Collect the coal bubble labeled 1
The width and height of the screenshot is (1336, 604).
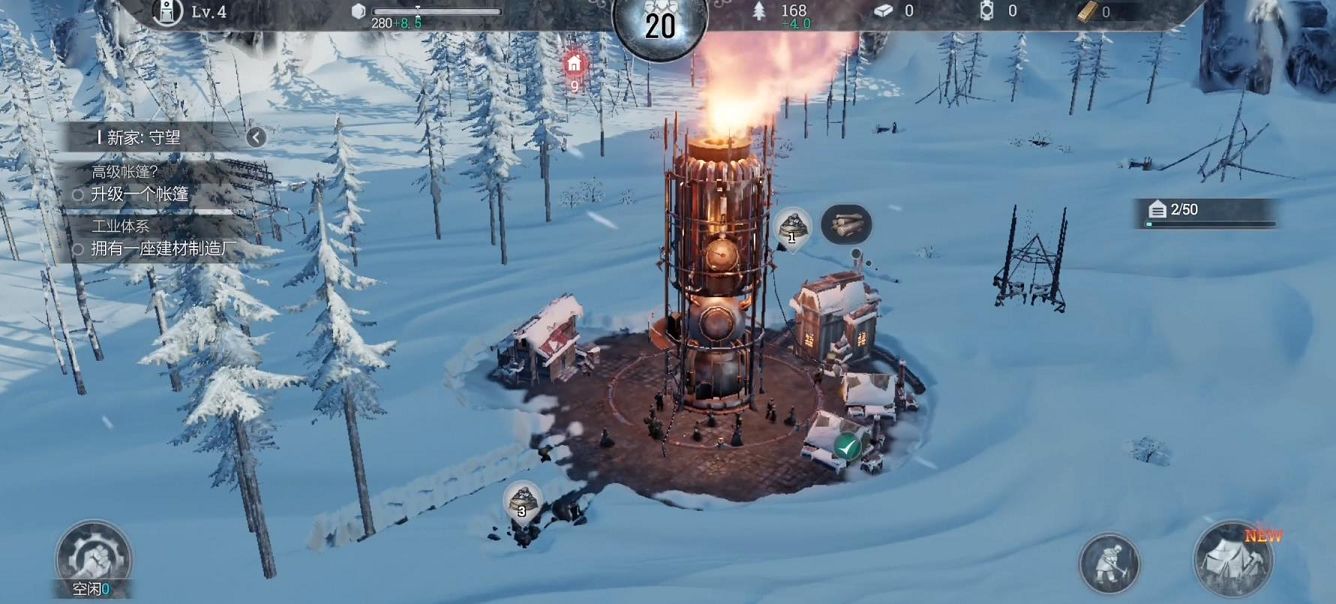(793, 228)
